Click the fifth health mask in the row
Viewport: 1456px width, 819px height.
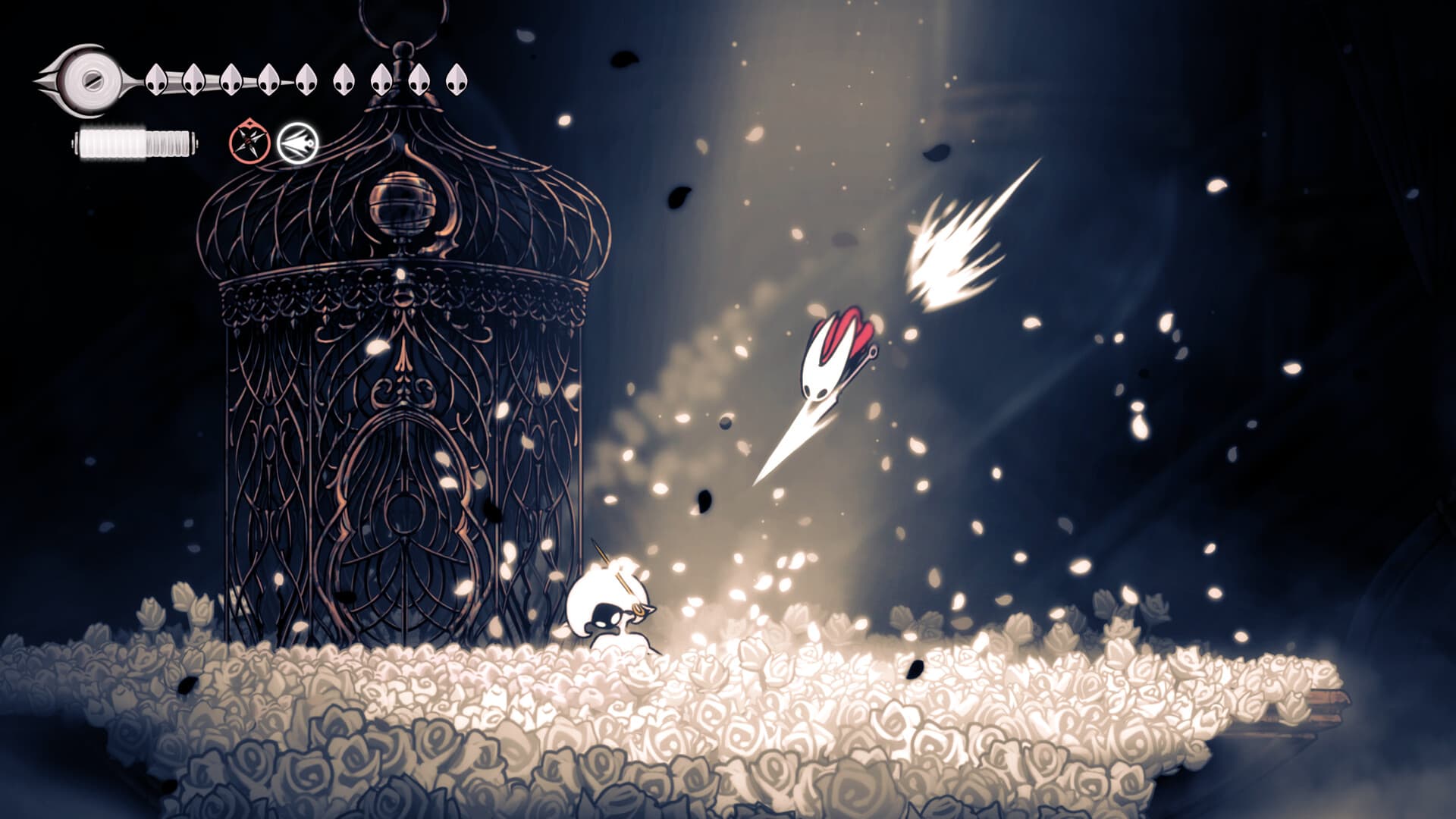(x=306, y=78)
